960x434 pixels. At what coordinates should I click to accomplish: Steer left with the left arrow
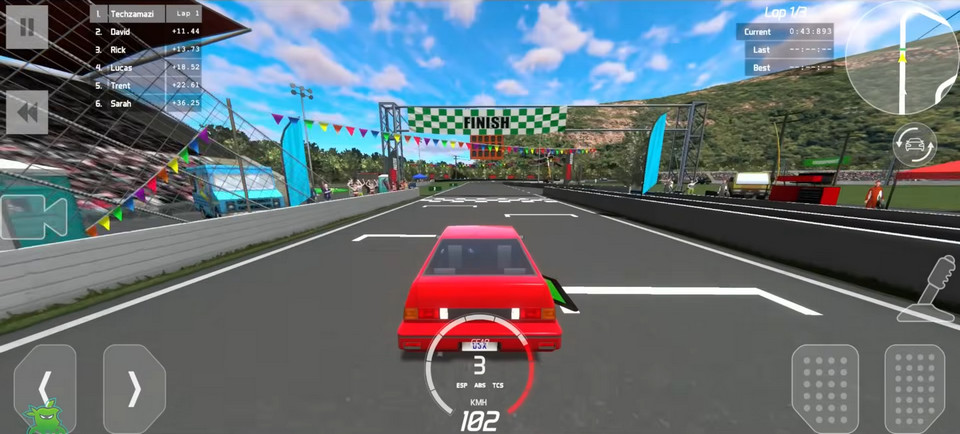click(x=45, y=389)
